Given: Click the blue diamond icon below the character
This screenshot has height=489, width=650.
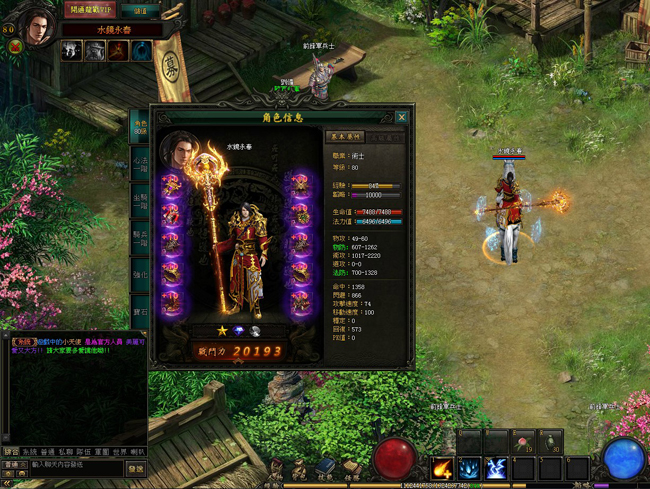Looking at the screenshot, I should coord(238,330).
